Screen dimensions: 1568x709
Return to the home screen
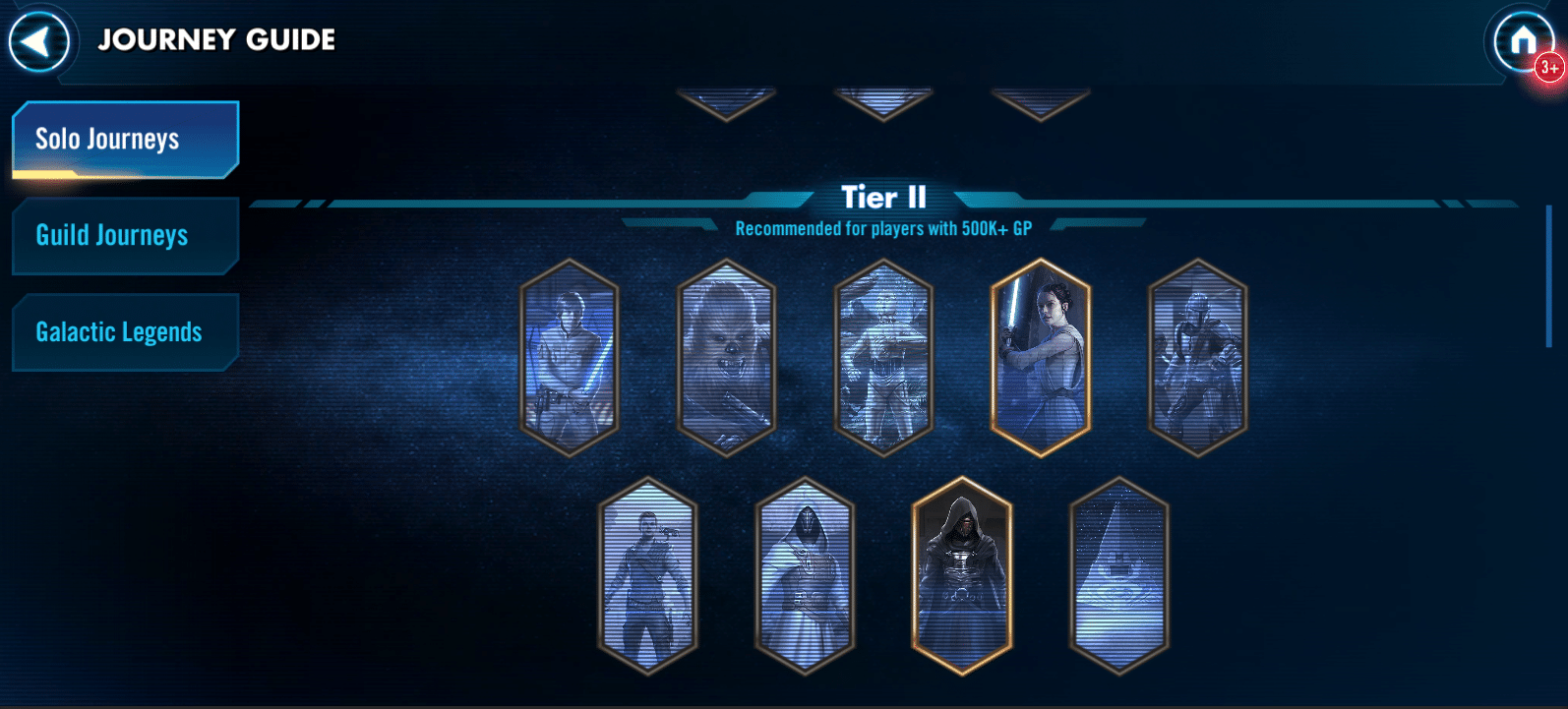(1522, 41)
